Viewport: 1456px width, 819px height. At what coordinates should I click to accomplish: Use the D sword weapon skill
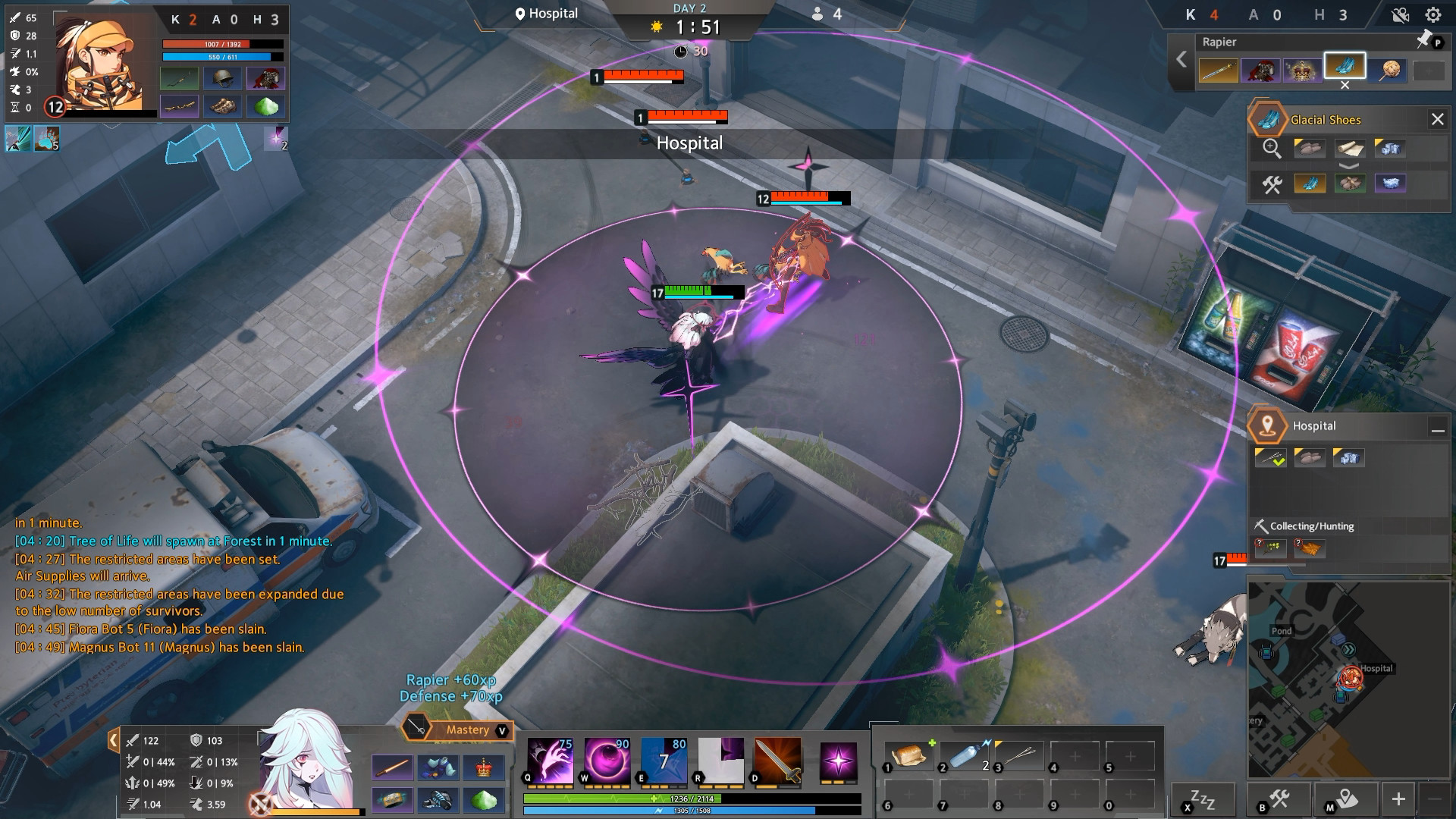tap(777, 761)
